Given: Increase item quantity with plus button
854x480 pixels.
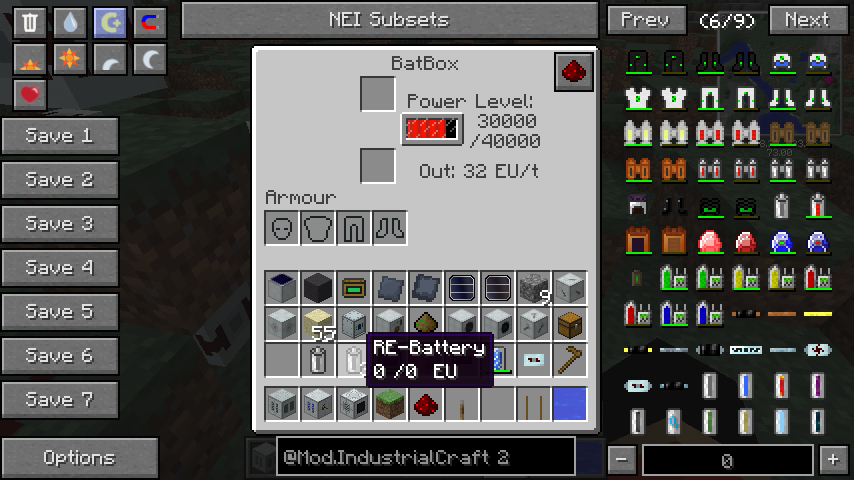Looking at the screenshot, I should [x=833, y=459].
